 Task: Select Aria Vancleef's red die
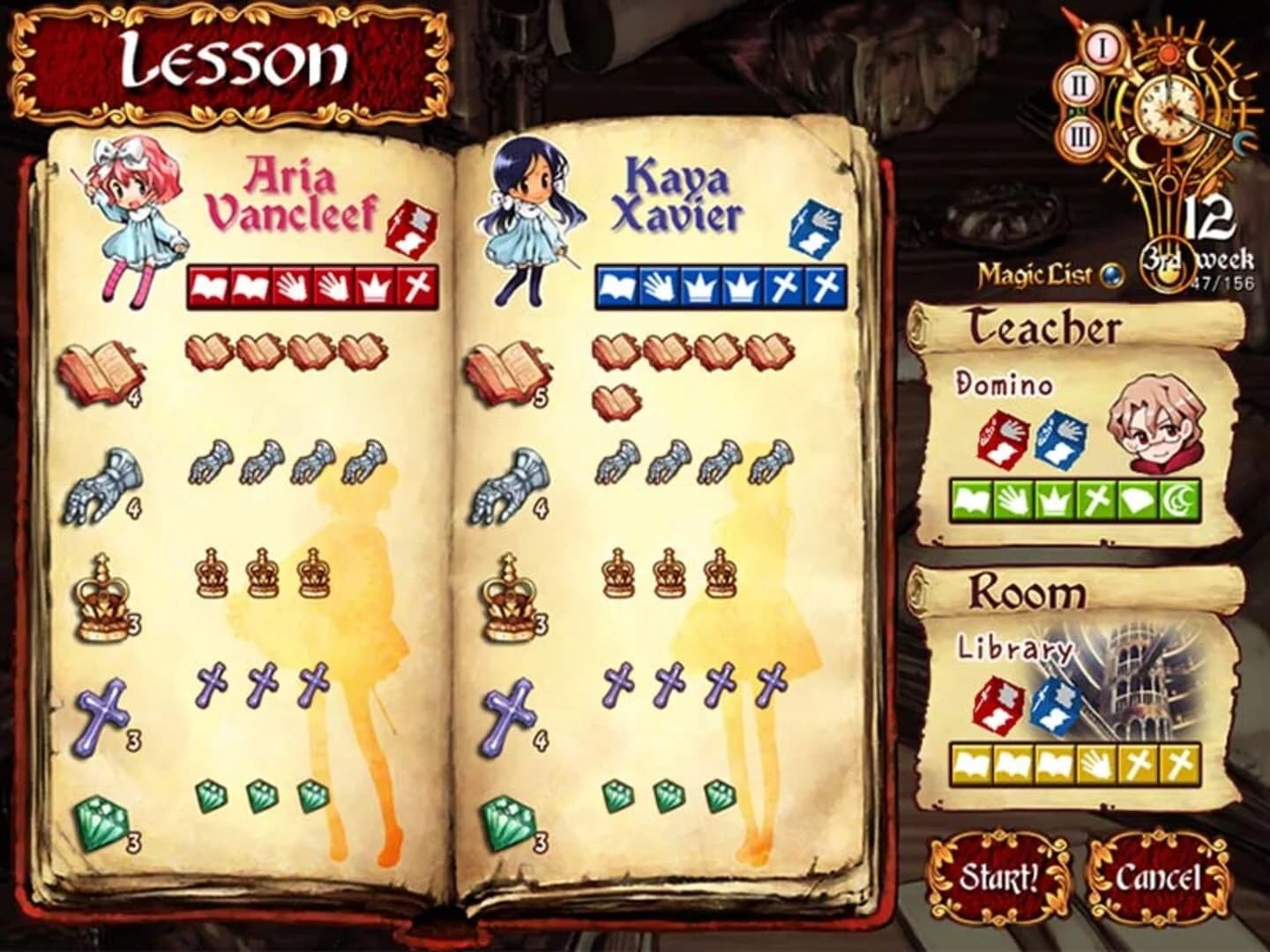tap(411, 231)
